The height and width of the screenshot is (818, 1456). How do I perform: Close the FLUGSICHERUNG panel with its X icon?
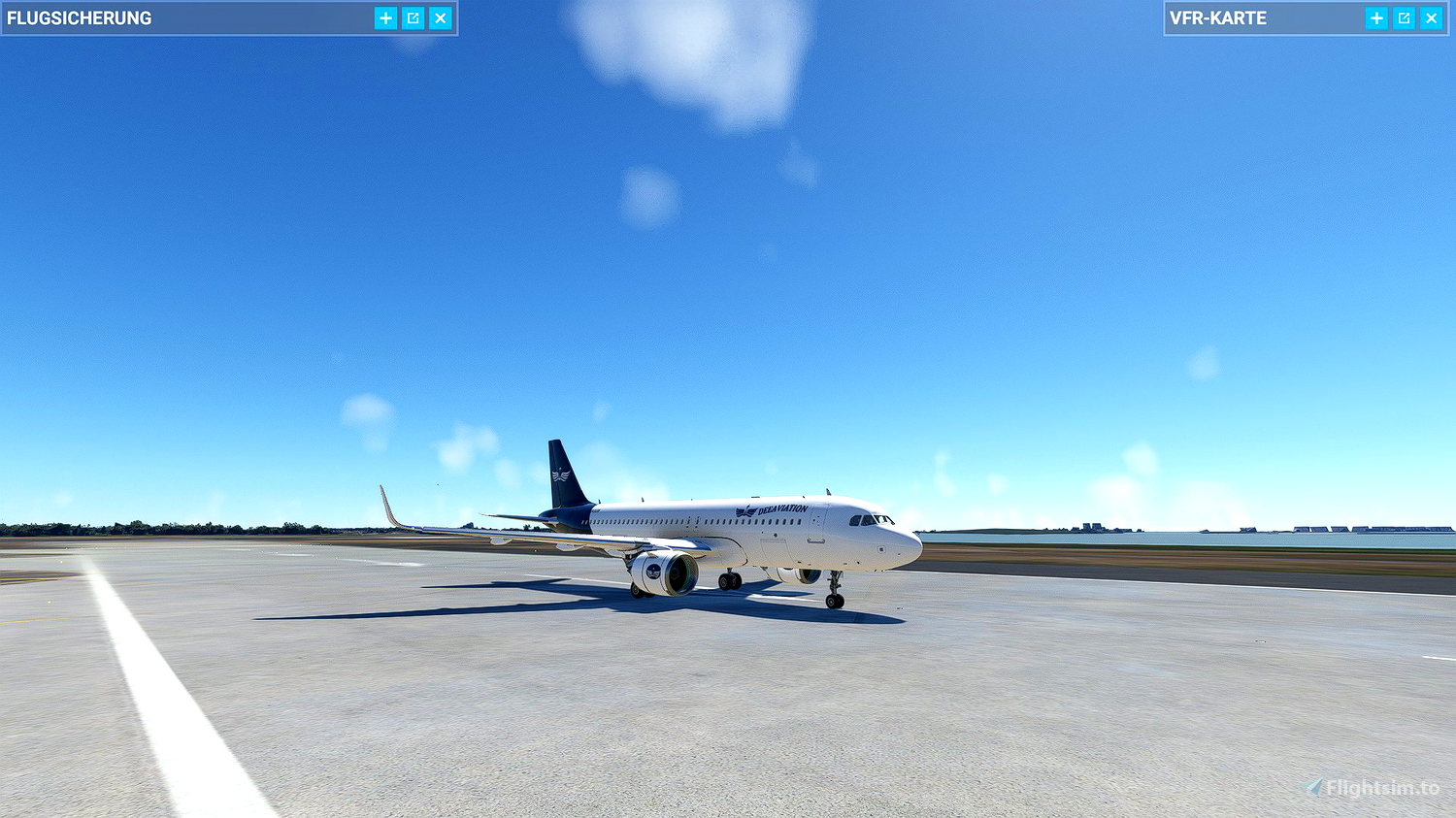click(x=441, y=17)
